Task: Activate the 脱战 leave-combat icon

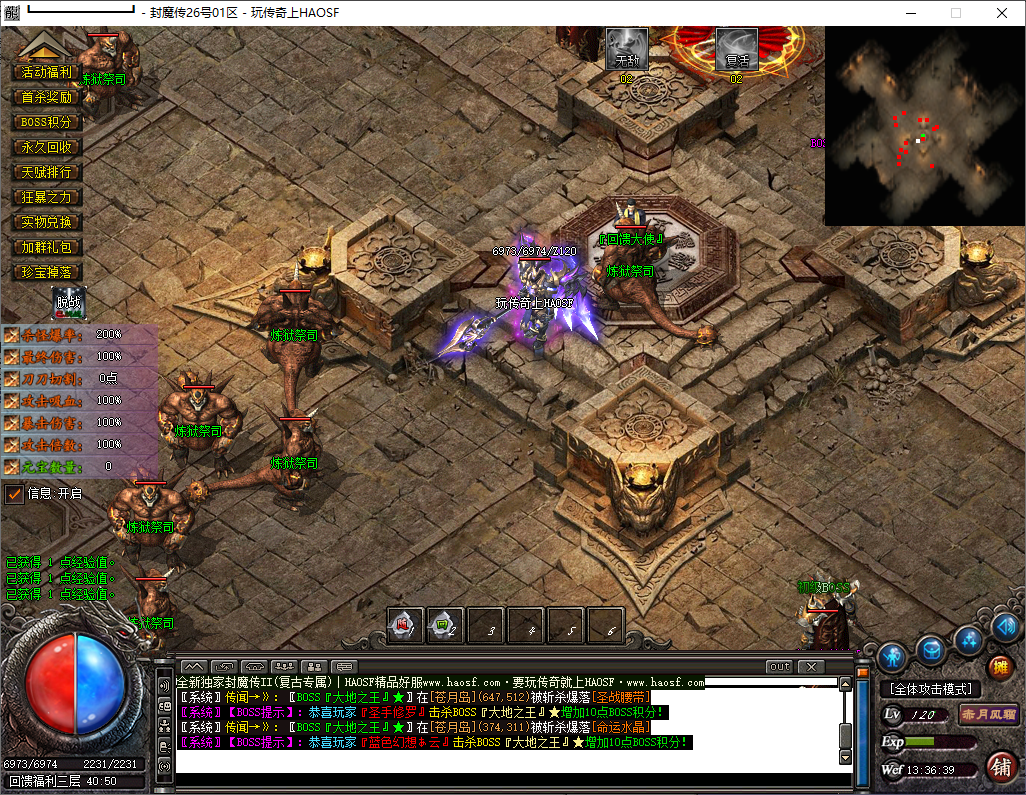Action: 69,302
